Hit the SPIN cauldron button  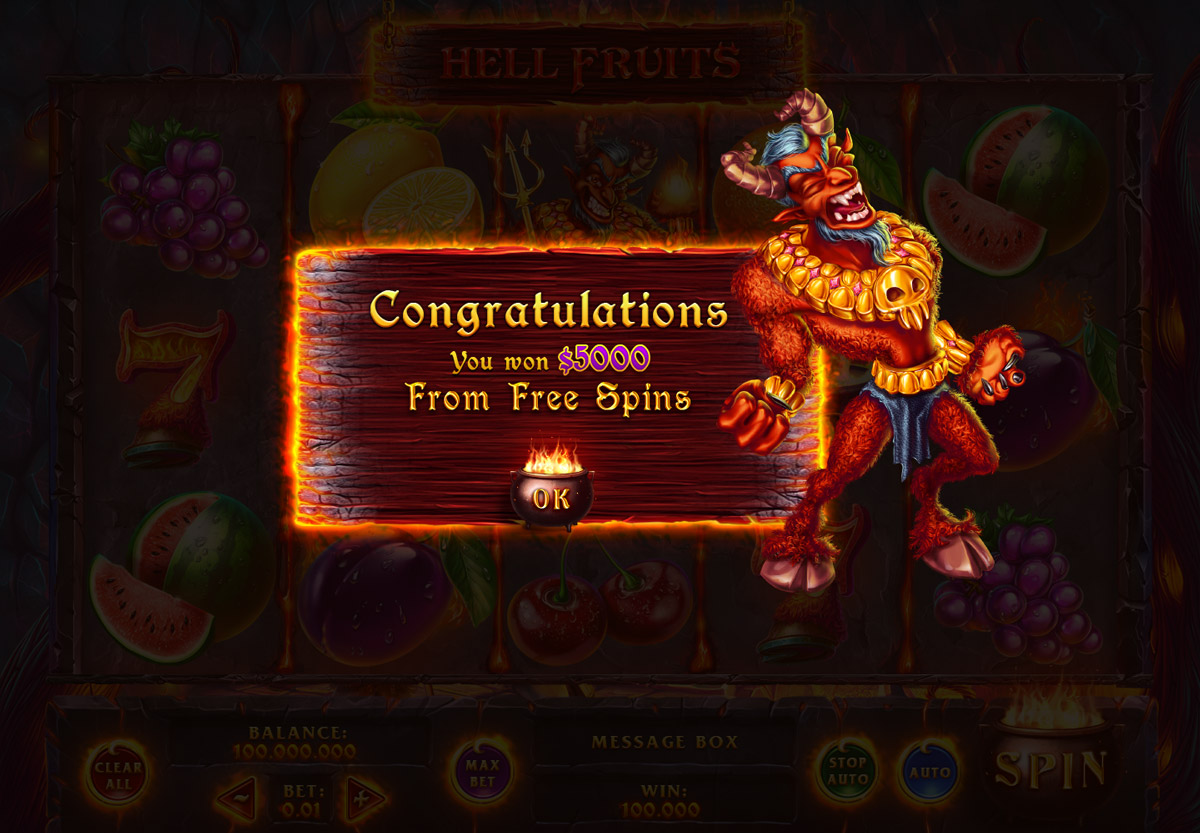(x=1050, y=768)
